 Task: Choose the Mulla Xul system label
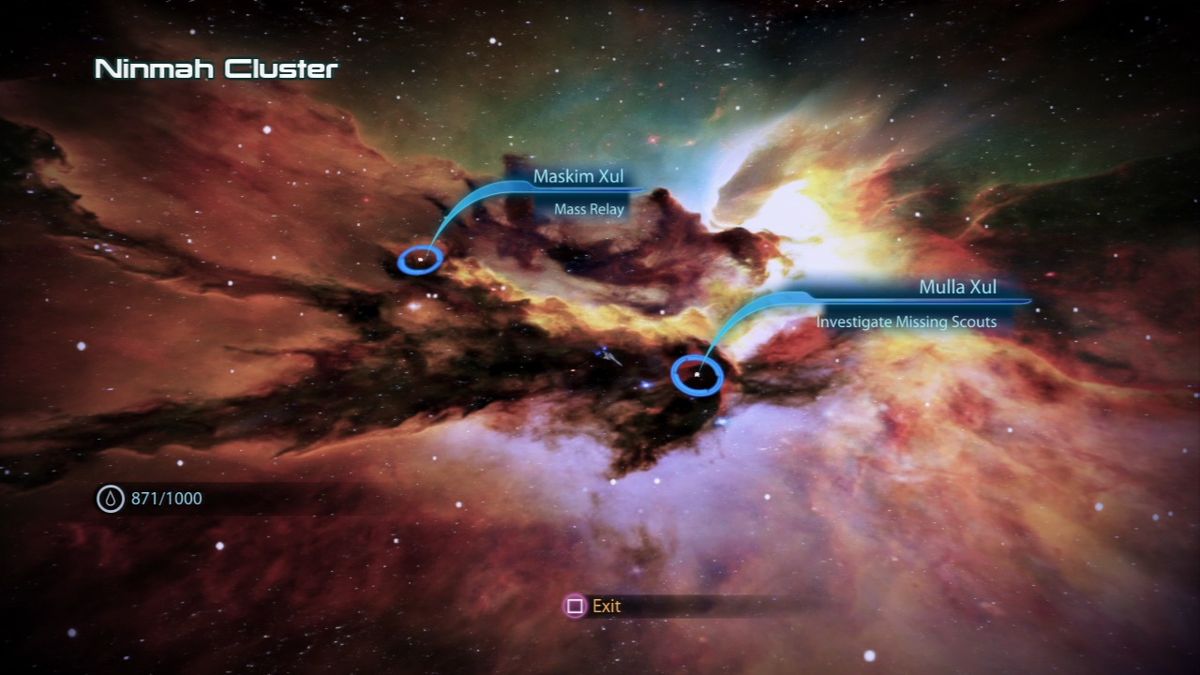[957, 288]
